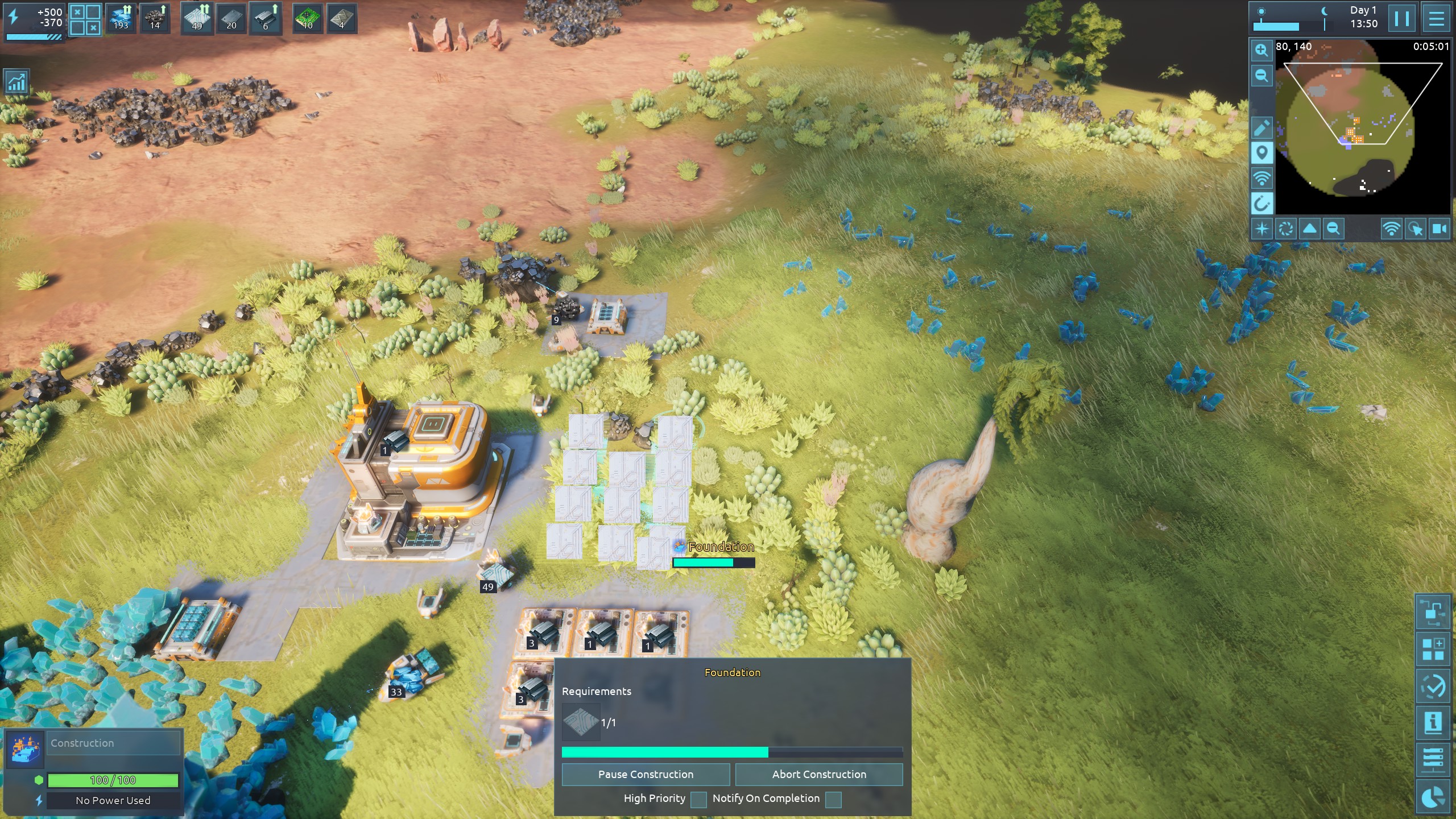Open the pie chart panel button
Viewport: 1456px width, 819px height.
coord(1433,797)
